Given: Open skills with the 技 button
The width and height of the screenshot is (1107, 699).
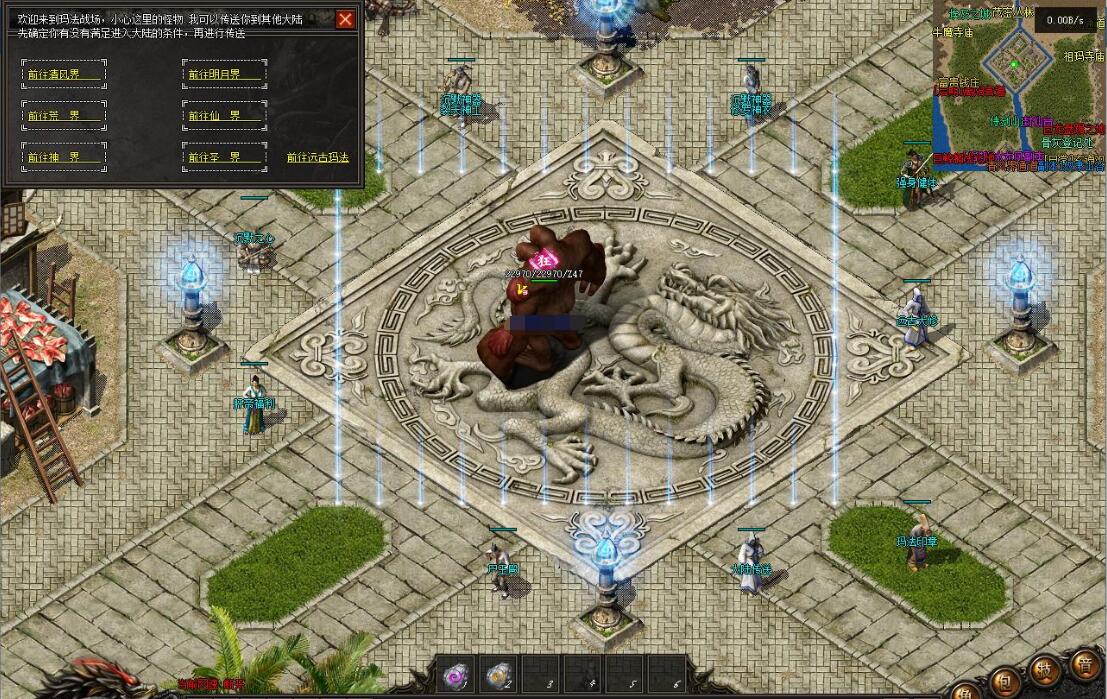Looking at the screenshot, I should pos(1046,670).
